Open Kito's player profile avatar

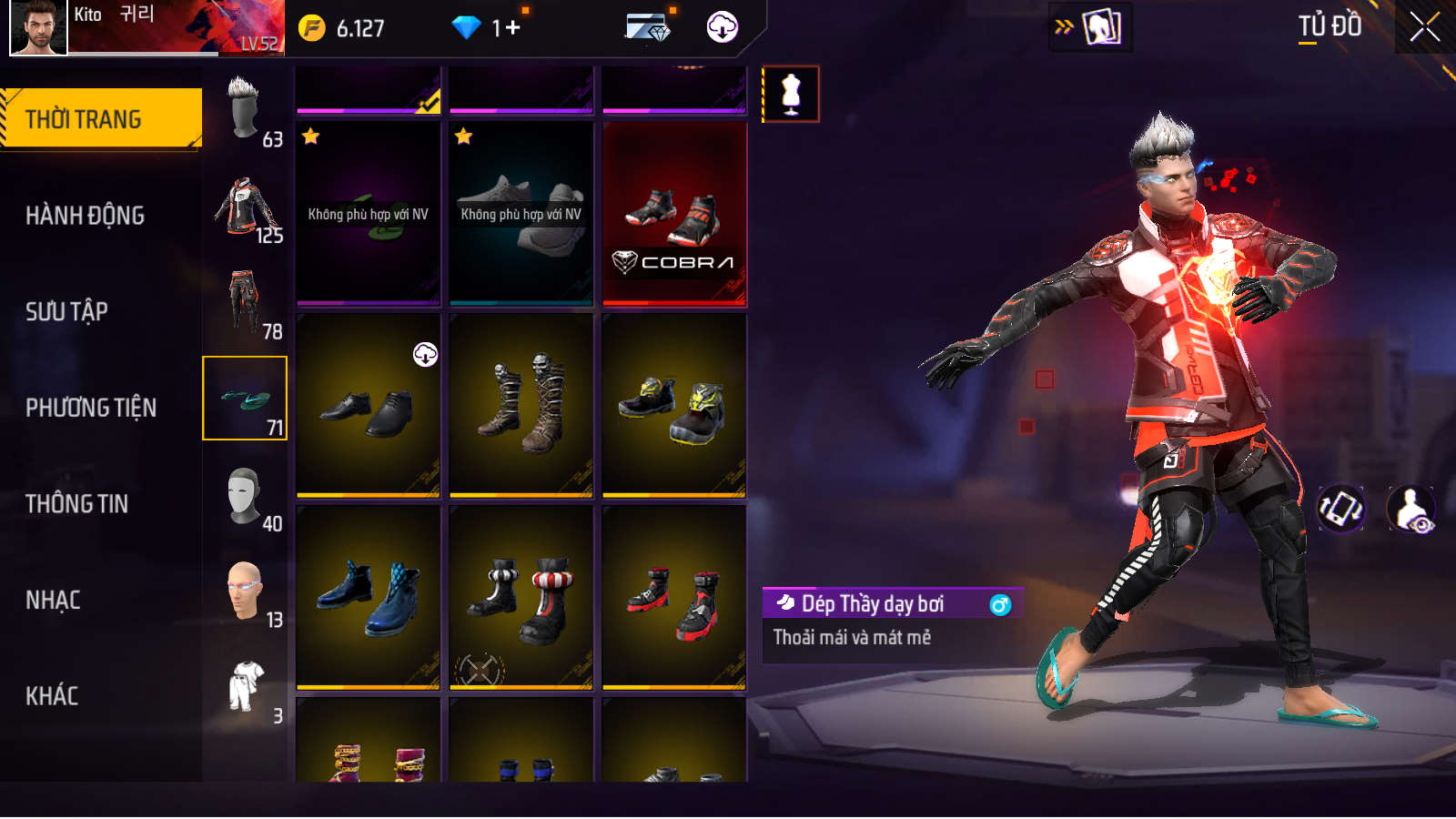coord(37,27)
